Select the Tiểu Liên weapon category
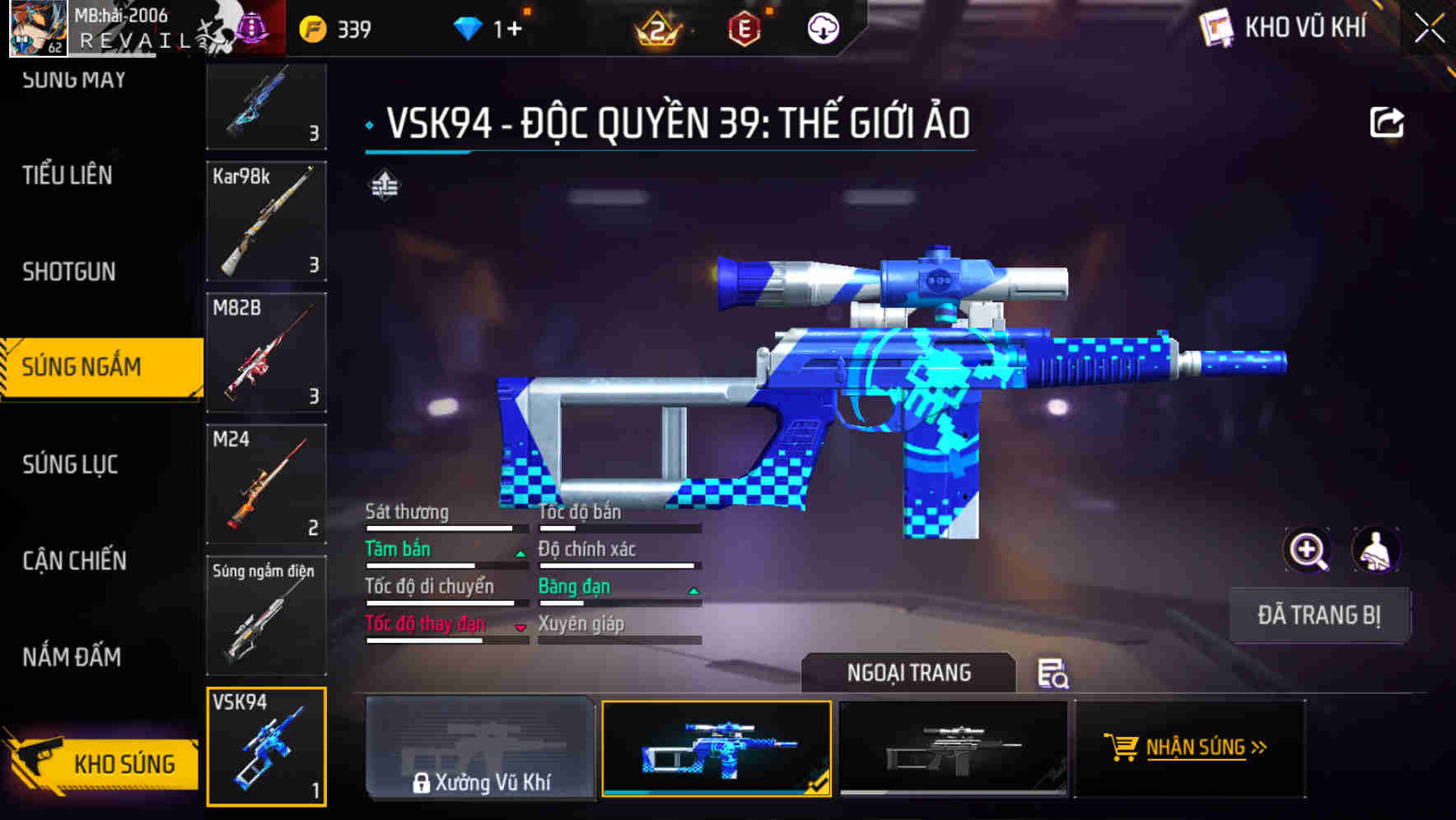The height and width of the screenshot is (820, 1456). [68, 175]
